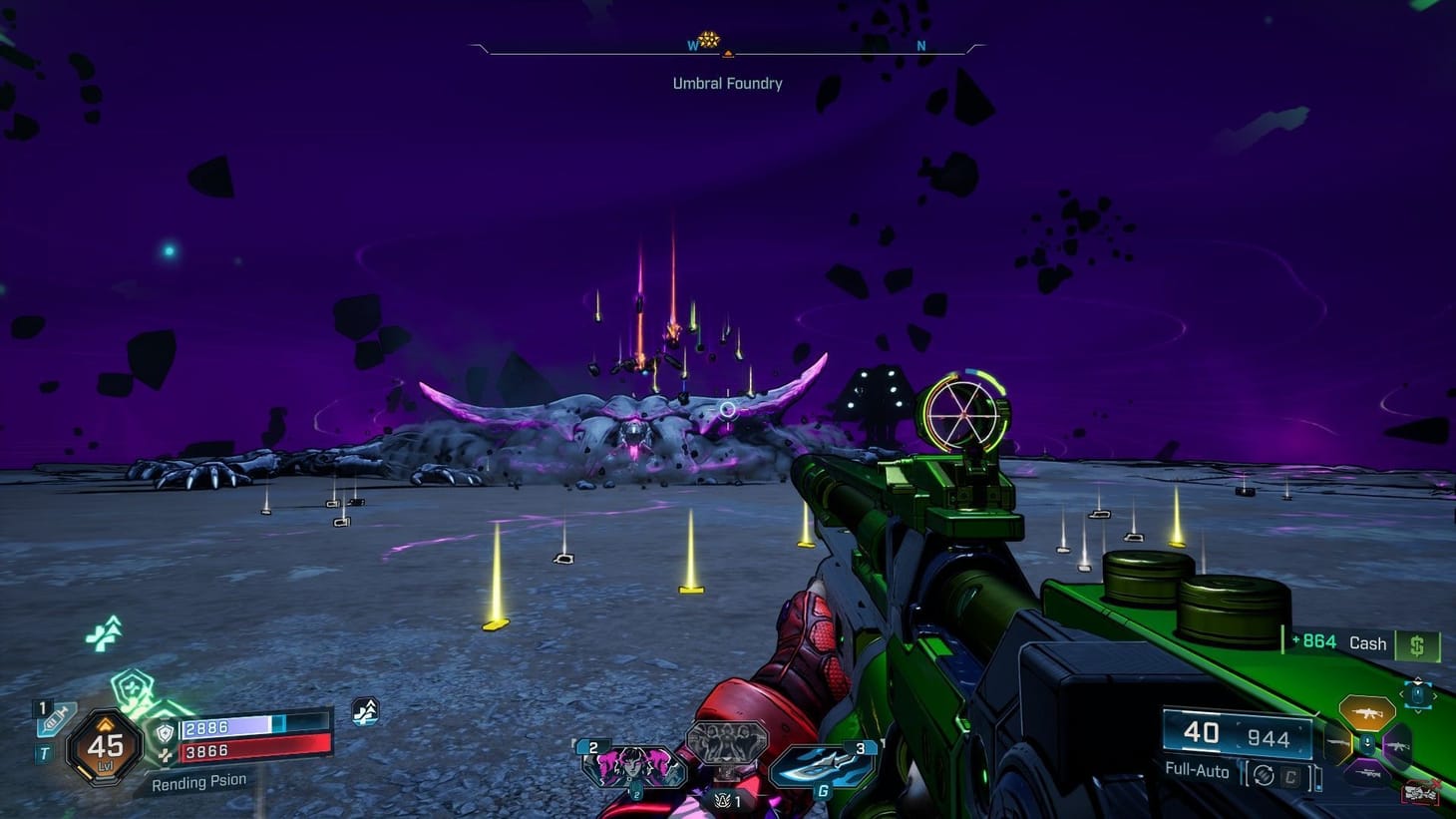Toggle the mouse scroll weapon swap indicator
This screenshot has height=819, width=1456.
point(1419,693)
